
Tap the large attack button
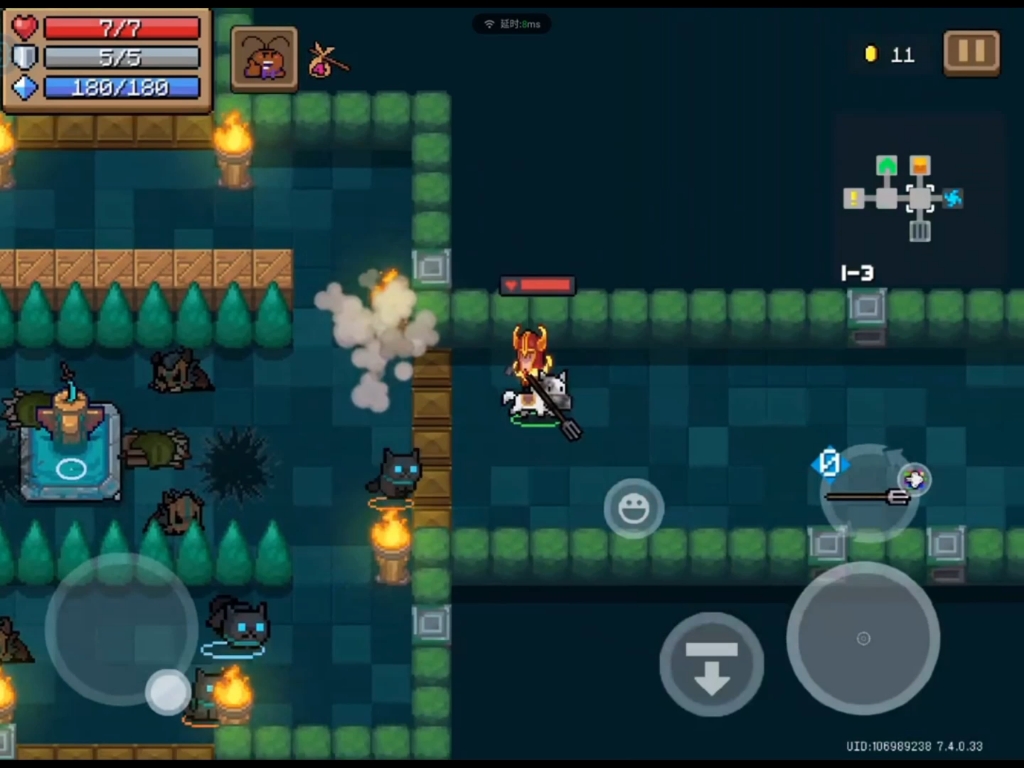[863, 638]
